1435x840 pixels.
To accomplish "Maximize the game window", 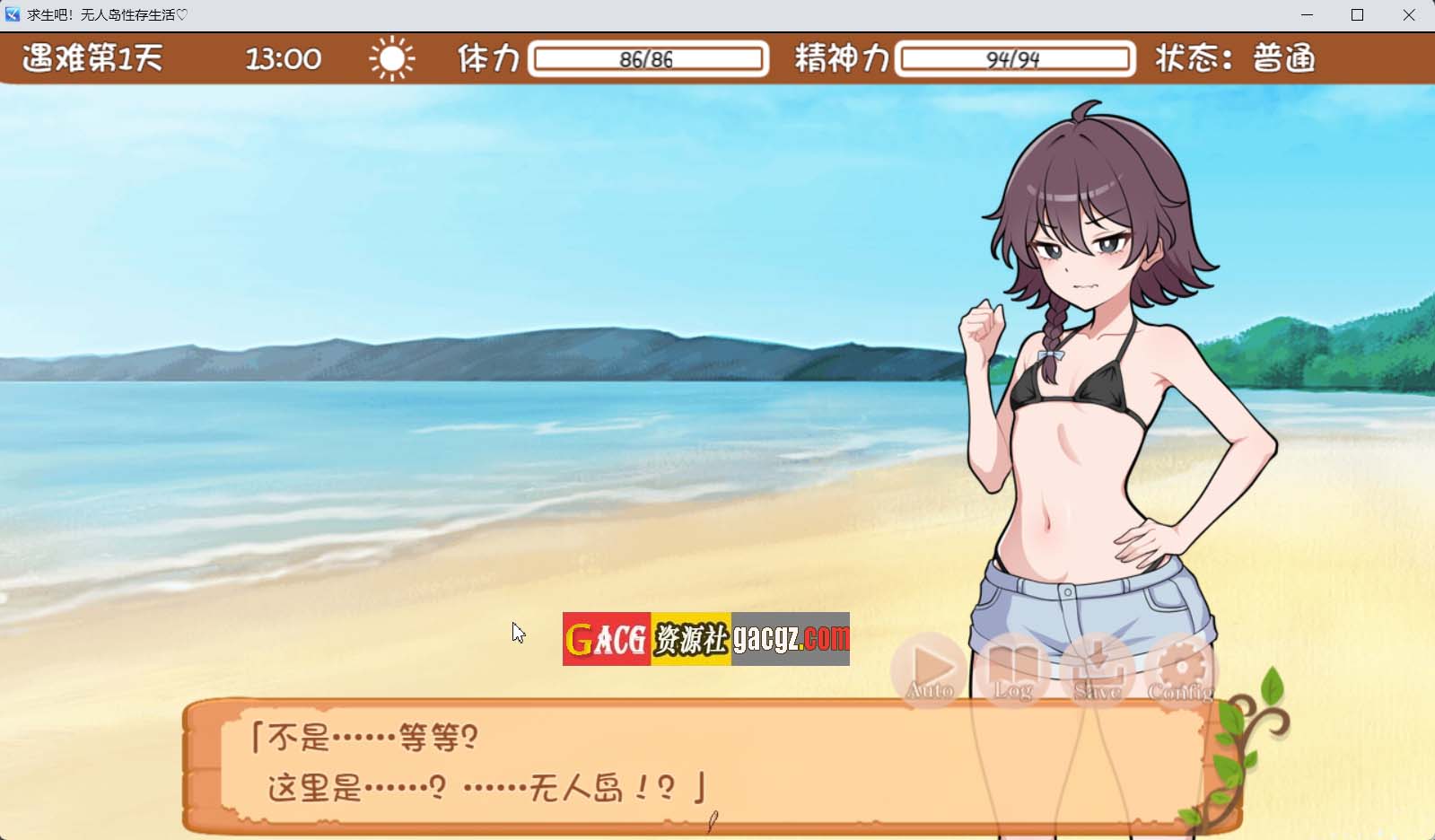I will 1358,15.
